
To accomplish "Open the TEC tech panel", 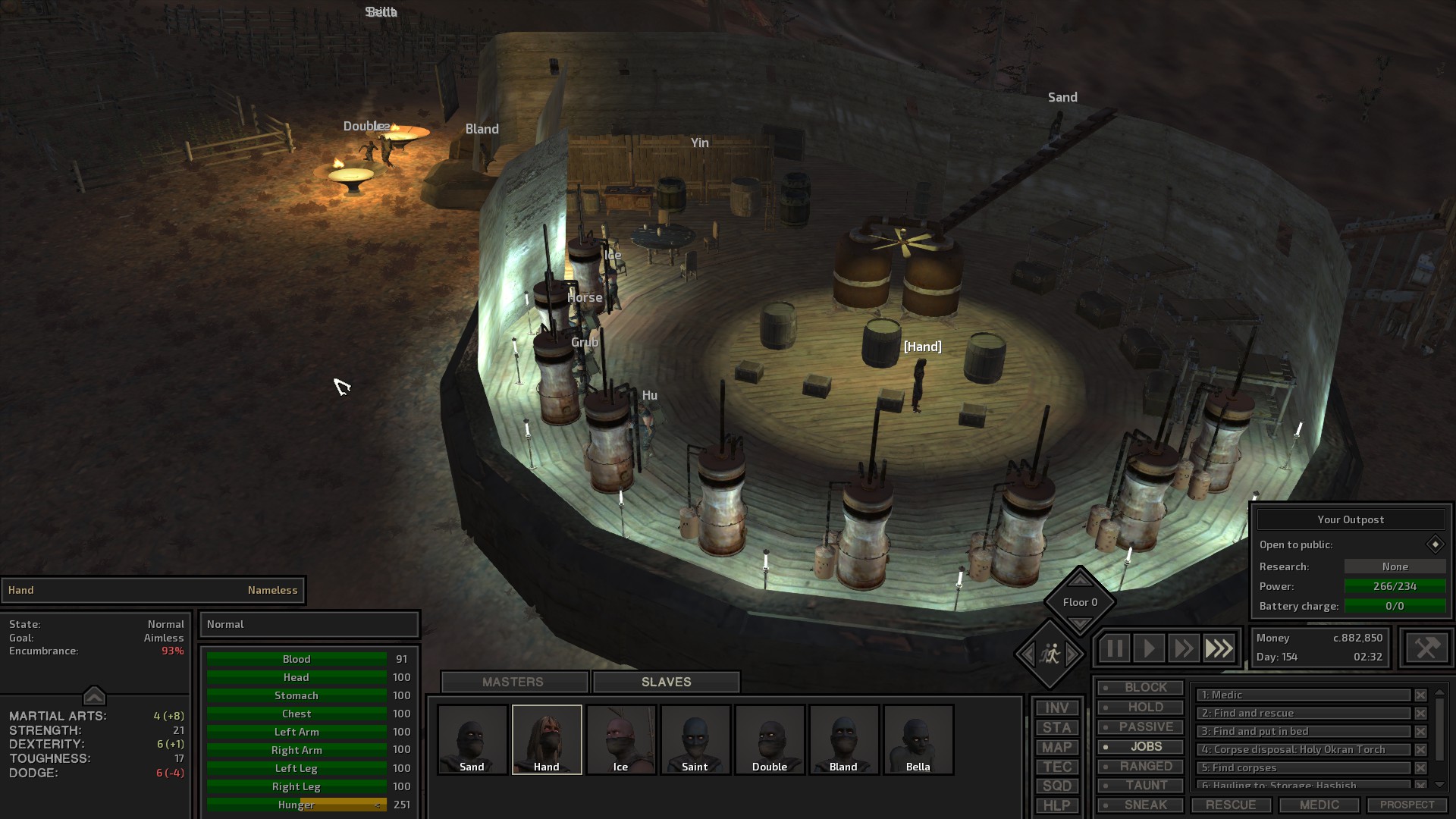I will 1056,767.
